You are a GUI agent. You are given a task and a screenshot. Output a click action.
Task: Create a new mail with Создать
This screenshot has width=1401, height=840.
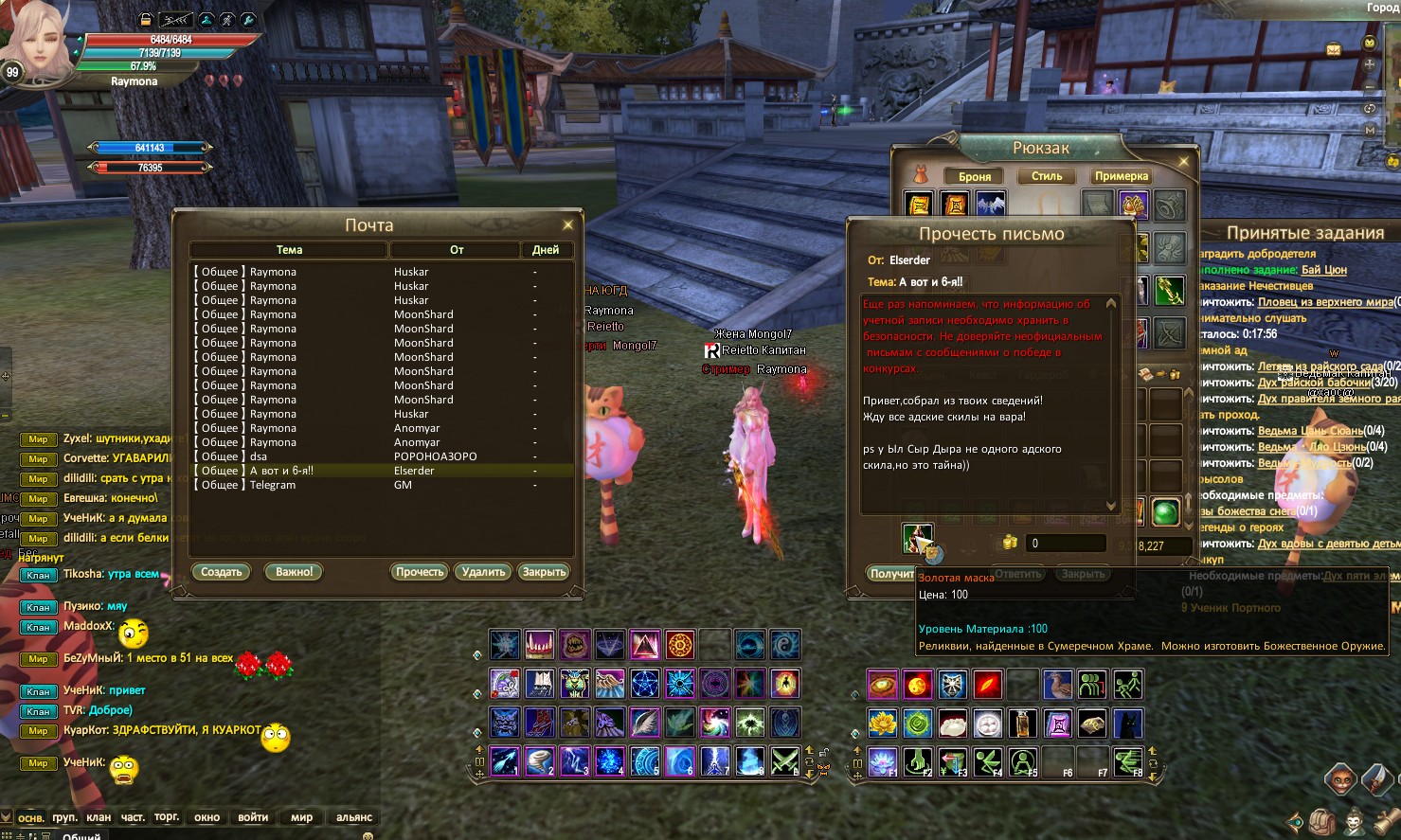(222, 572)
